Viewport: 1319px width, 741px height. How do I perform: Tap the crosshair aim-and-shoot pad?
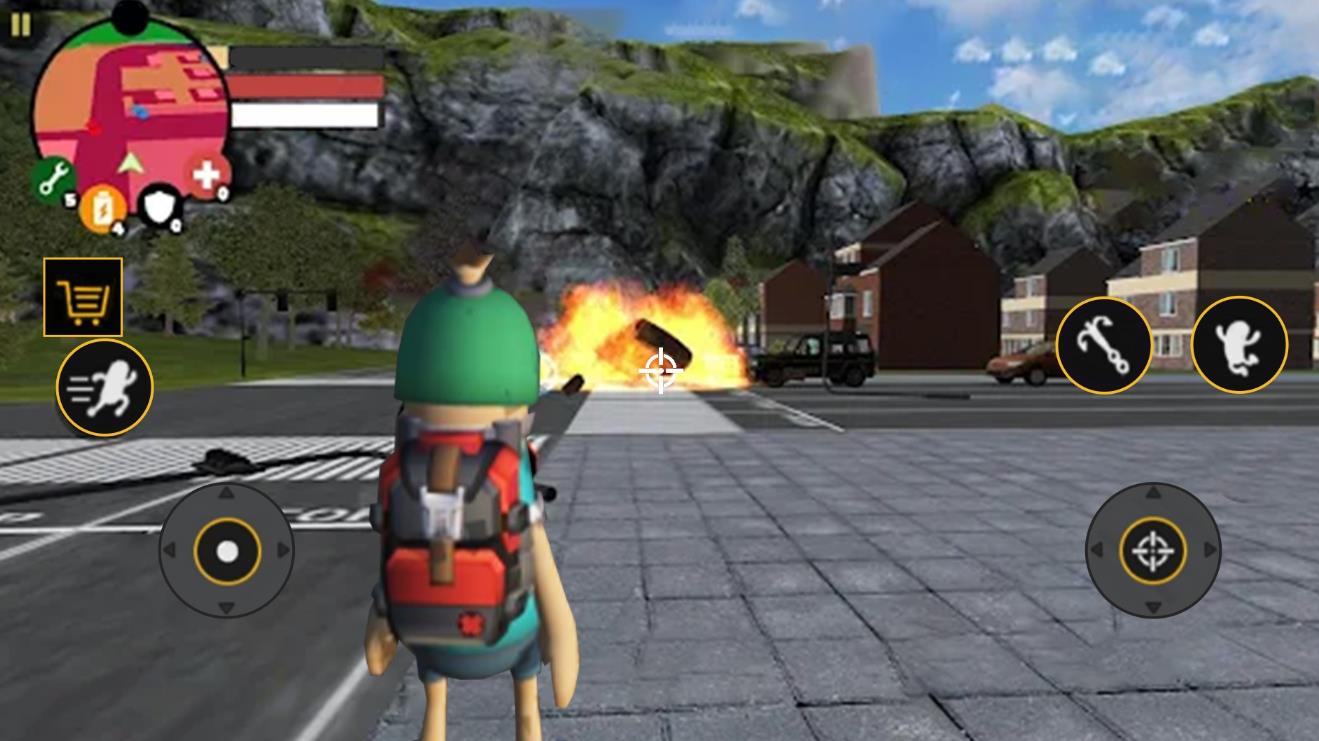(1153, 550)
